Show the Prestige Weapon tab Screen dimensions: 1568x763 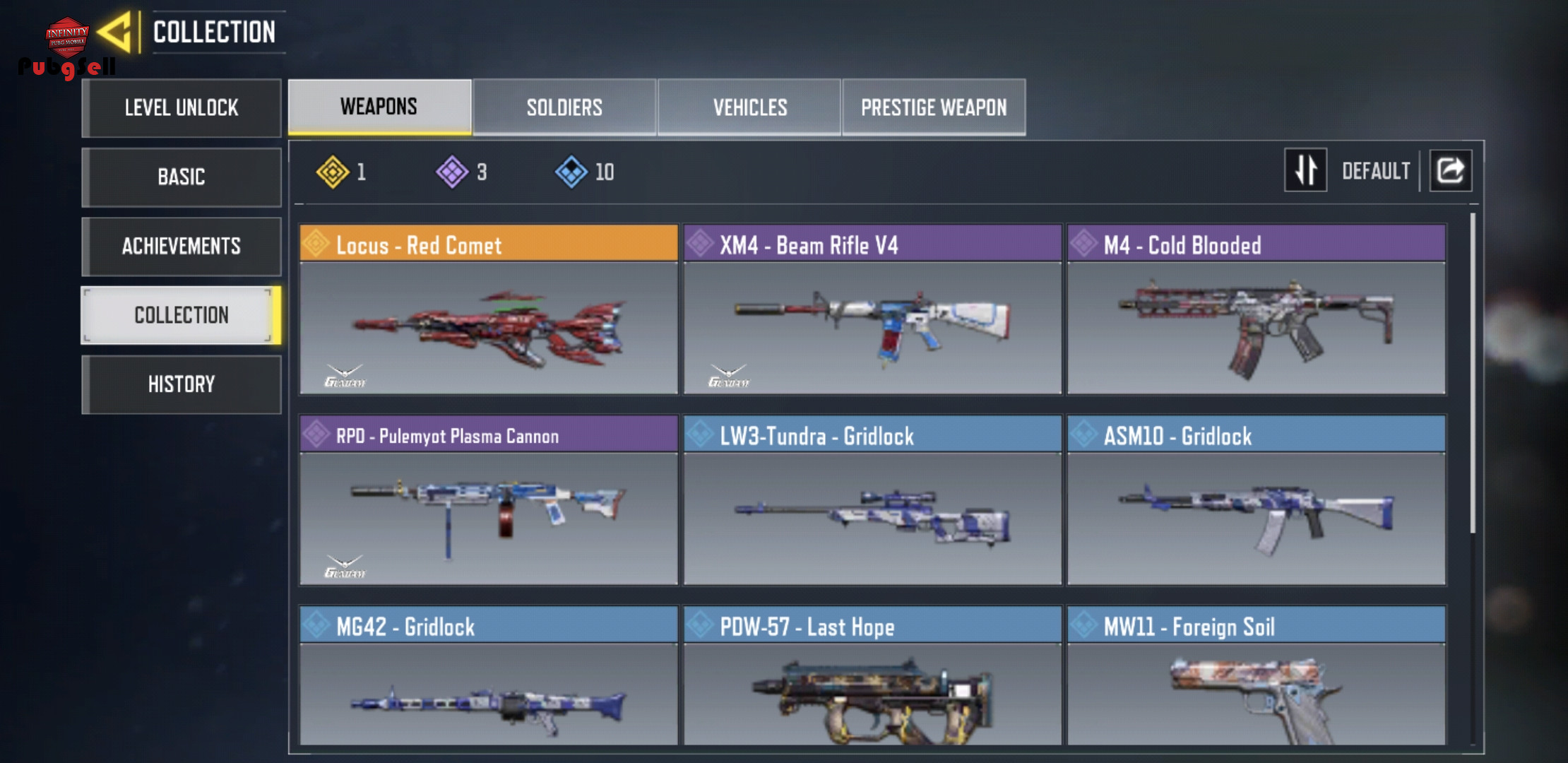click(x=934, y=107)
